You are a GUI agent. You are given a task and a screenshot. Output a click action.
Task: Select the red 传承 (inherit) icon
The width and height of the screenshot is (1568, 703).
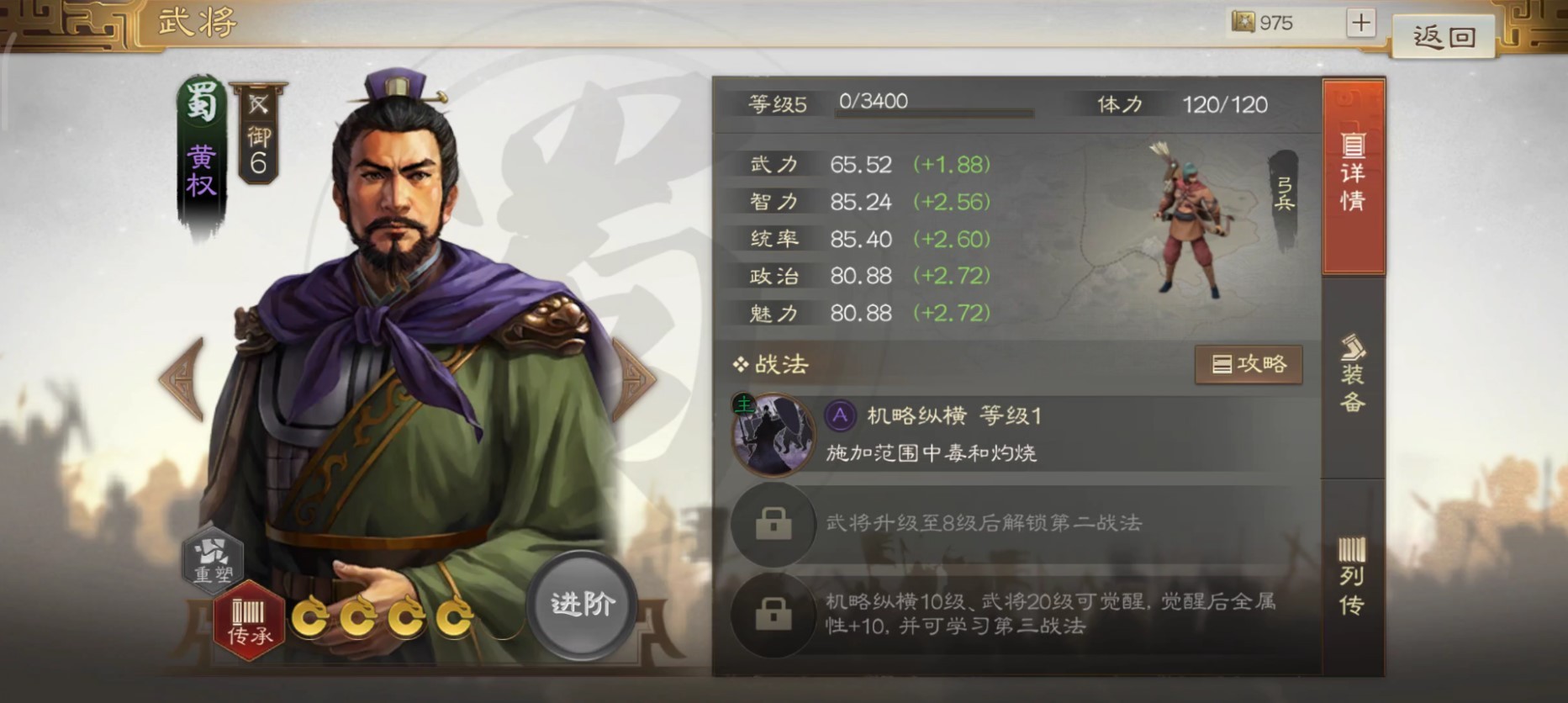pos(246,620)
